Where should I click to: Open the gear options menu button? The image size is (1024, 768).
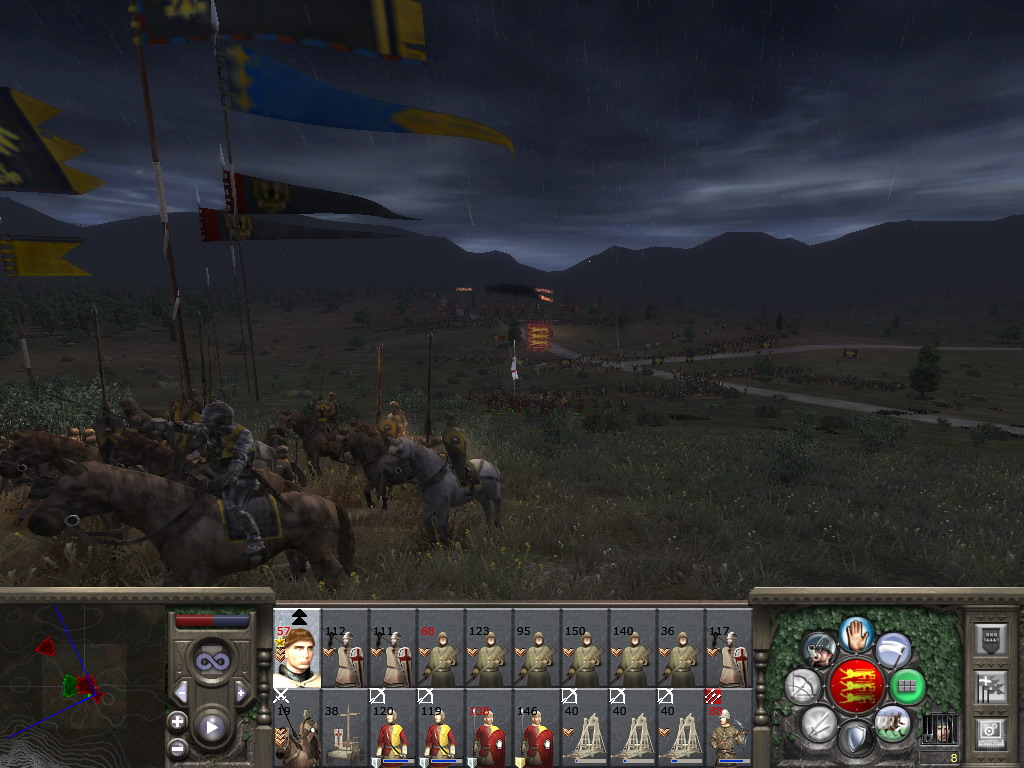click(990, 731)
